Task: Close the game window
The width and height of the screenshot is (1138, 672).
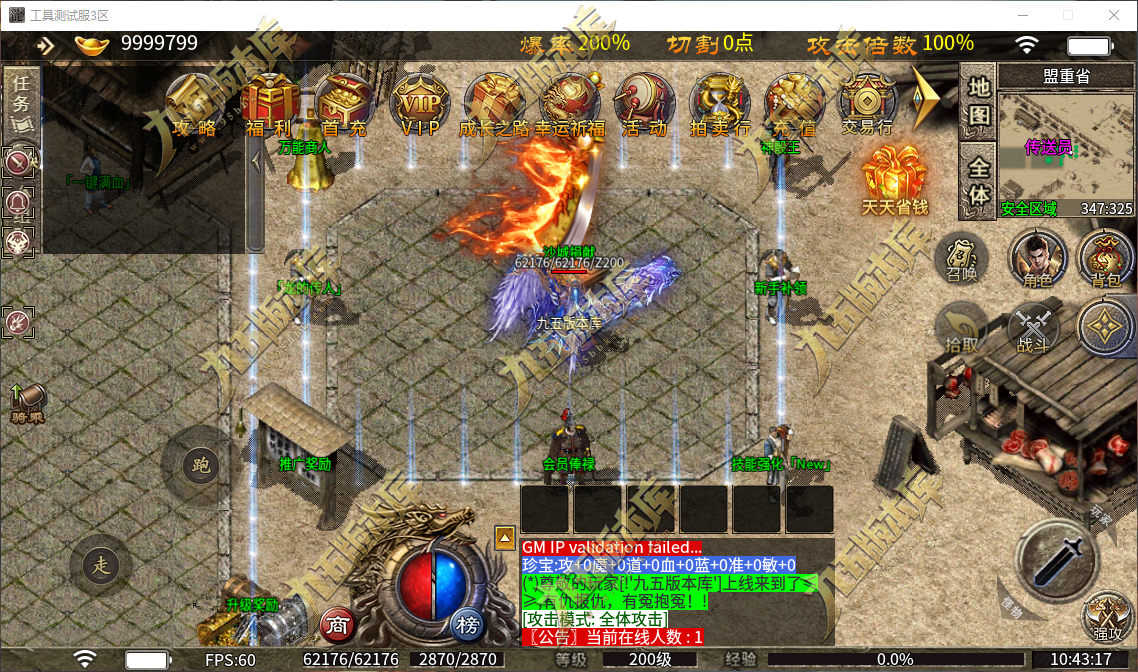Action: click(1113, 15)
